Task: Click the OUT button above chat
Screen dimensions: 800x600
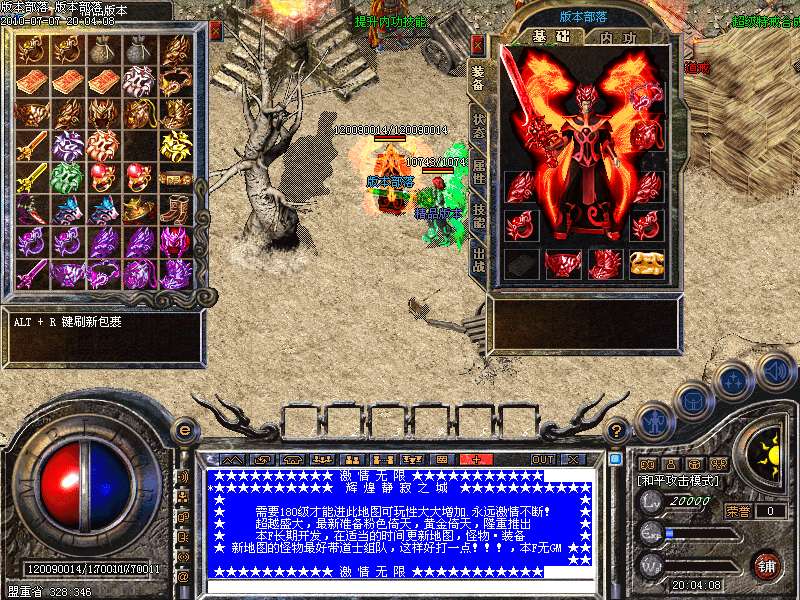Action: [x=542, y=459]
